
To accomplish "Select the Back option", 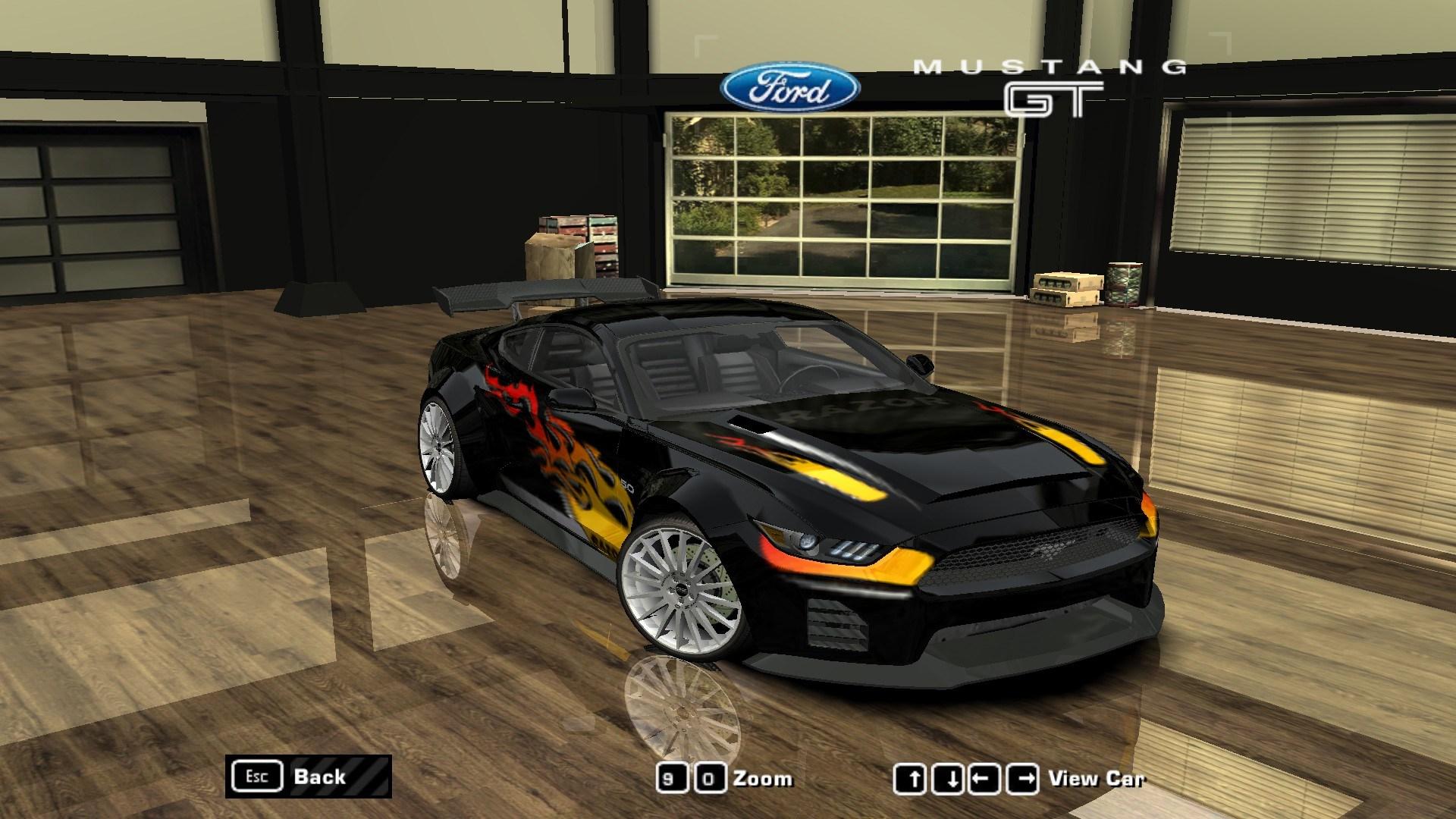I will 322,776.
